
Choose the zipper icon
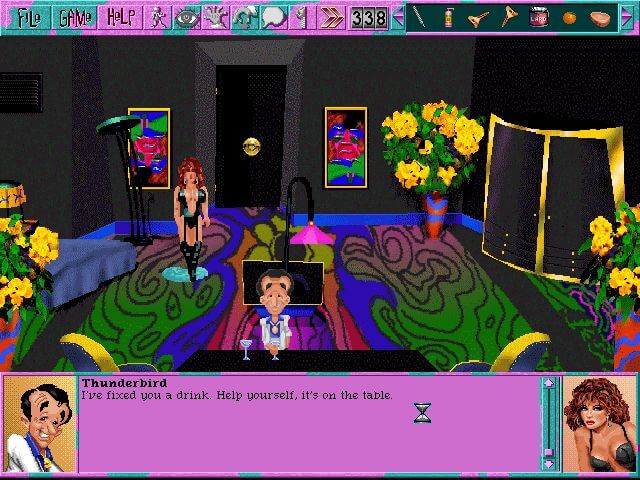[x=301, y=17]
